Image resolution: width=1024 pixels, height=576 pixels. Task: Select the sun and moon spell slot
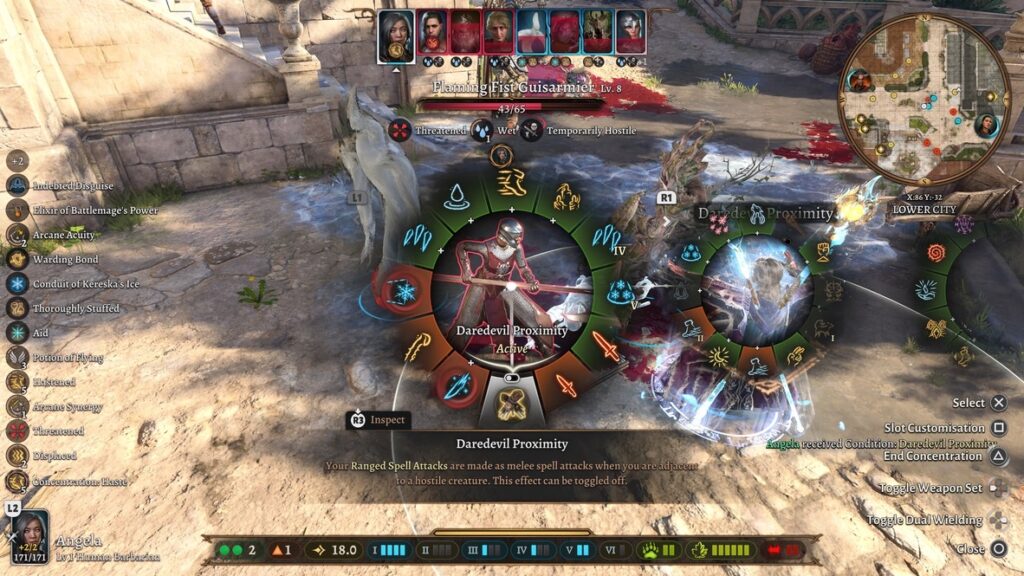(x=717, y=354)
